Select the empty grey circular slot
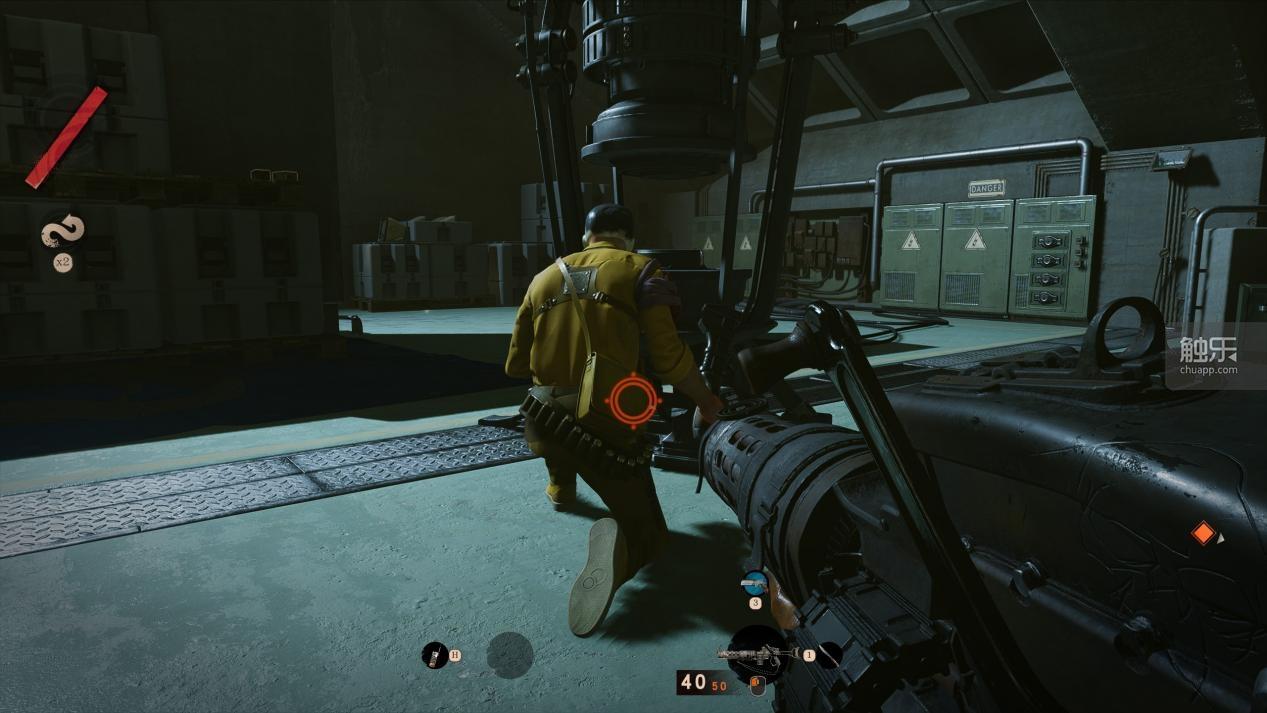 [x=510, y=655]
